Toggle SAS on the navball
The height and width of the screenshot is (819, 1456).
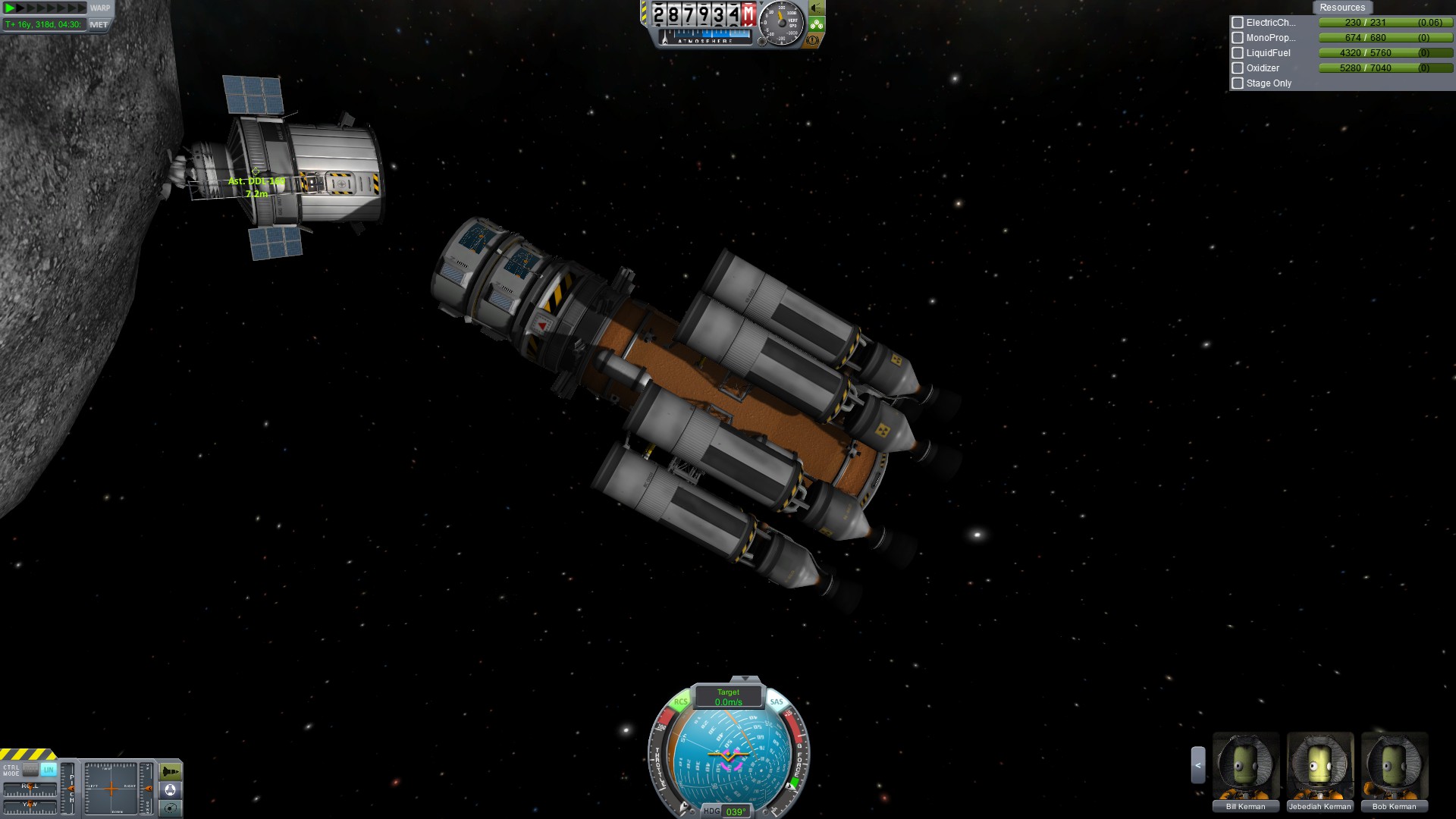click(x=776, y=701)
